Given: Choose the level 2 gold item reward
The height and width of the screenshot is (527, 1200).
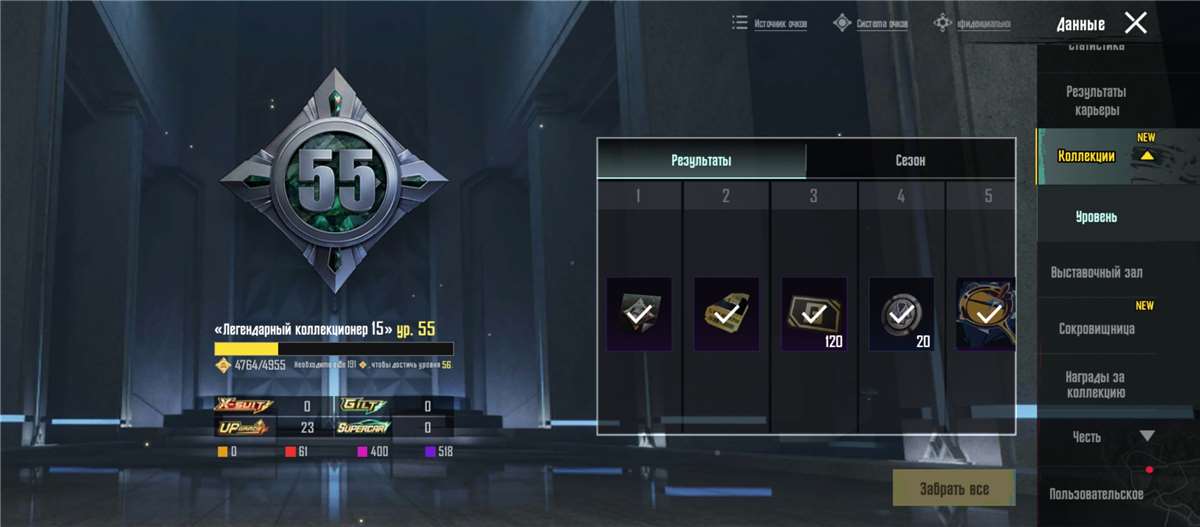Looking at the screenshot, I should click(x=726, y=314).
